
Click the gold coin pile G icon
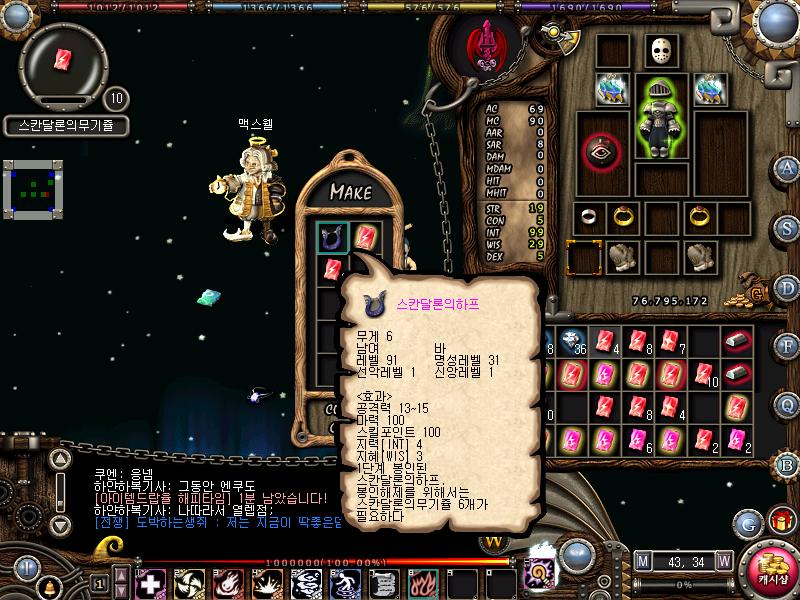759,293
